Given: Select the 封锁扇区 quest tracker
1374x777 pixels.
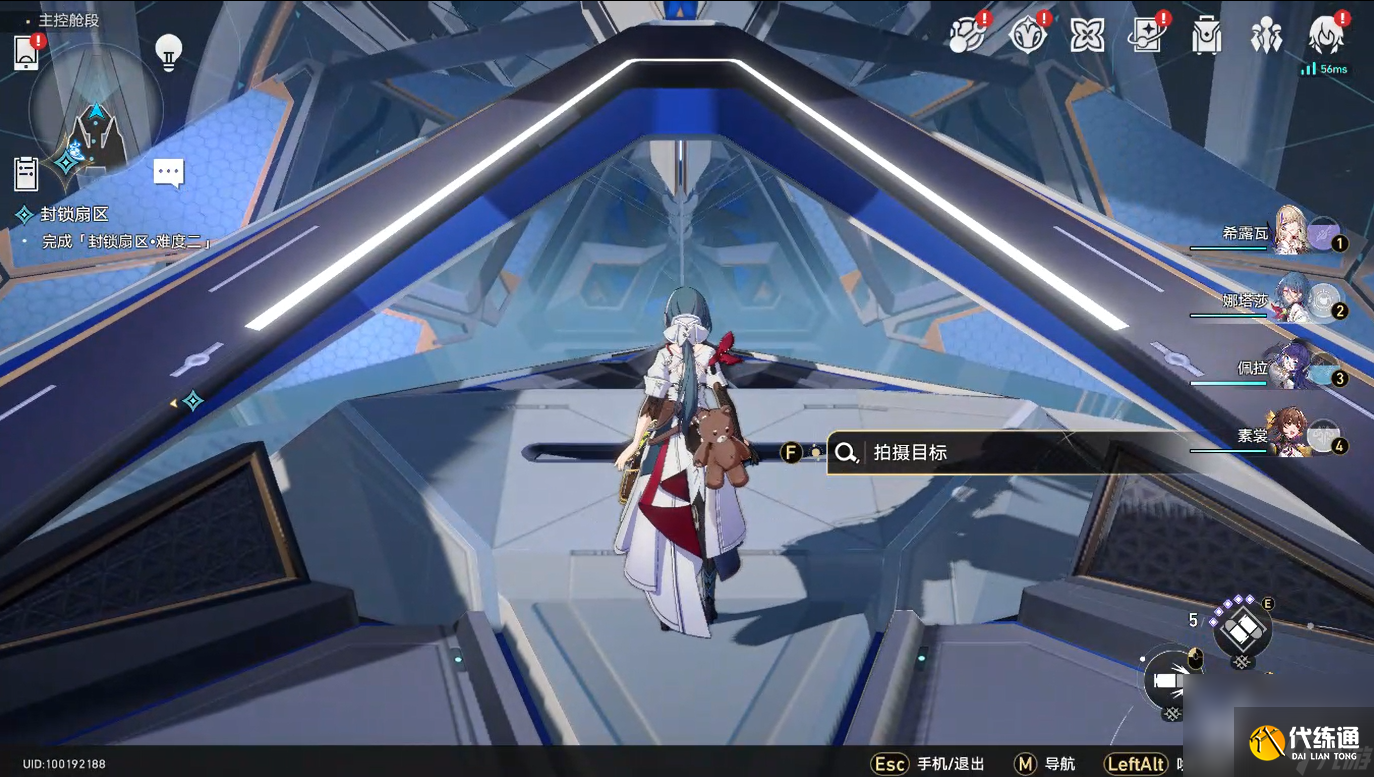Looking at the screenshot, I should tap(73, 214).
